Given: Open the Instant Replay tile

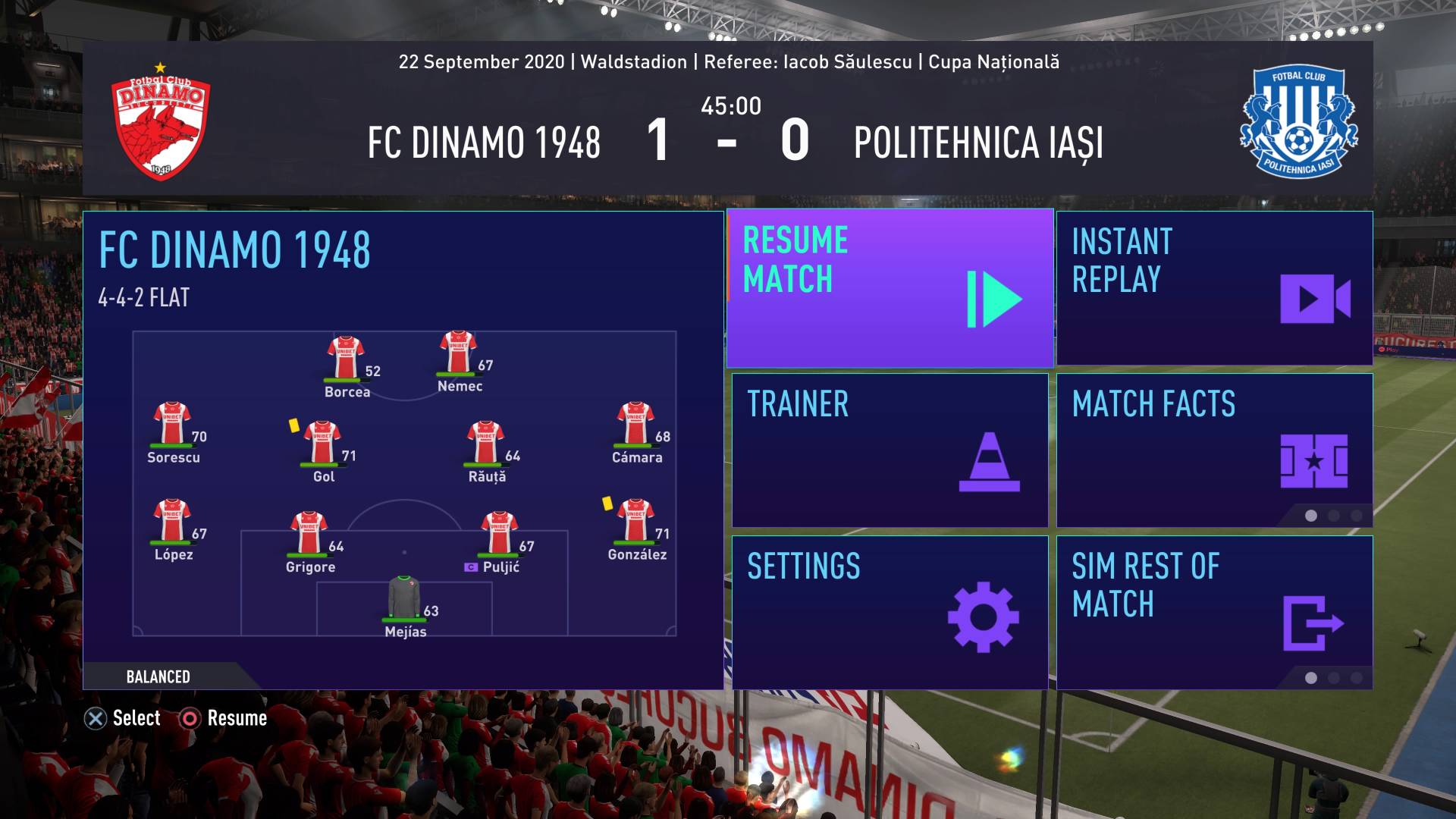Looking at the screenshot, I should tap(1214, 288).
